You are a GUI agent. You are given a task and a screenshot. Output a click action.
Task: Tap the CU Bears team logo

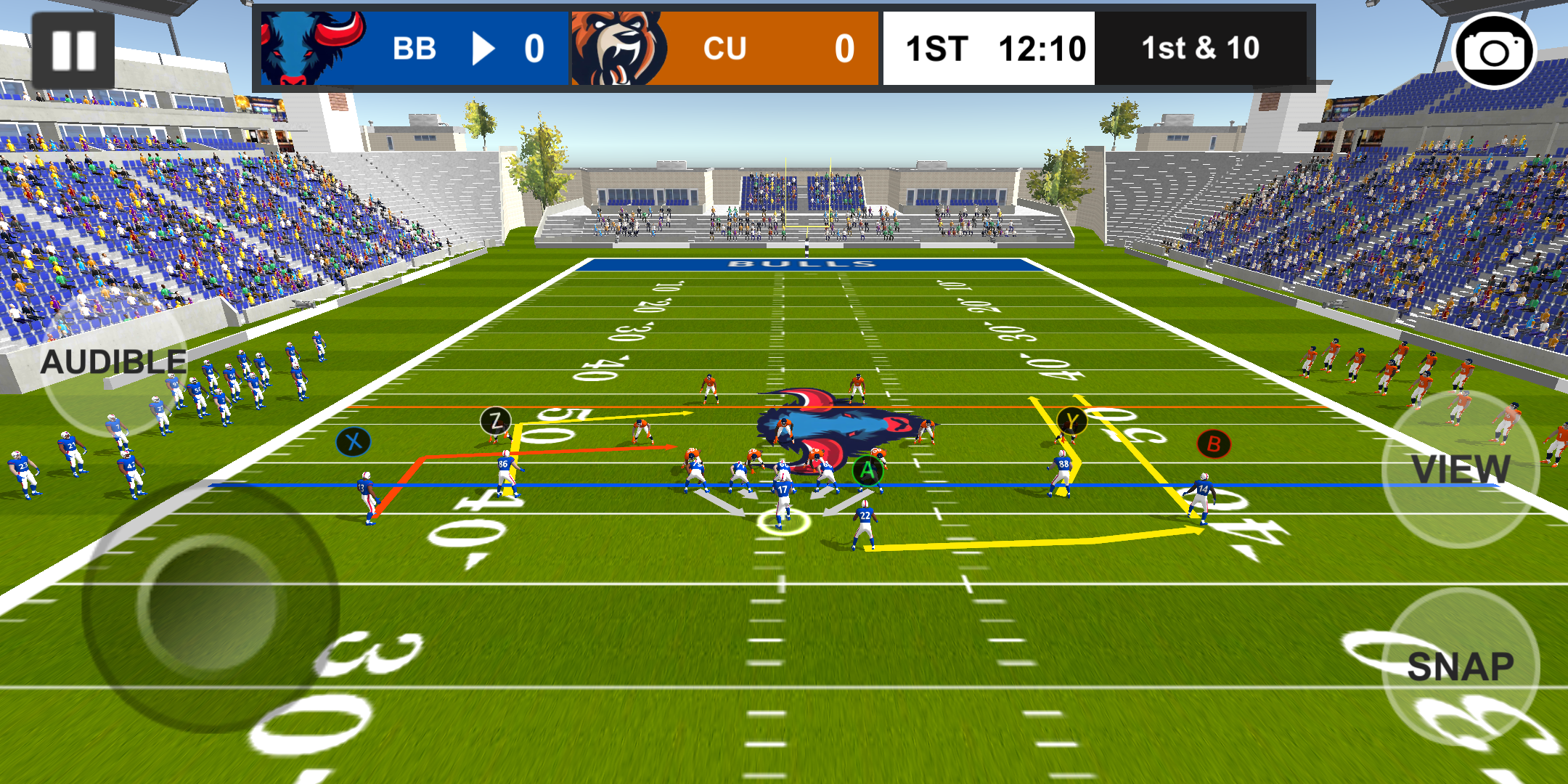pyautogui.click(x=616, y=47)
